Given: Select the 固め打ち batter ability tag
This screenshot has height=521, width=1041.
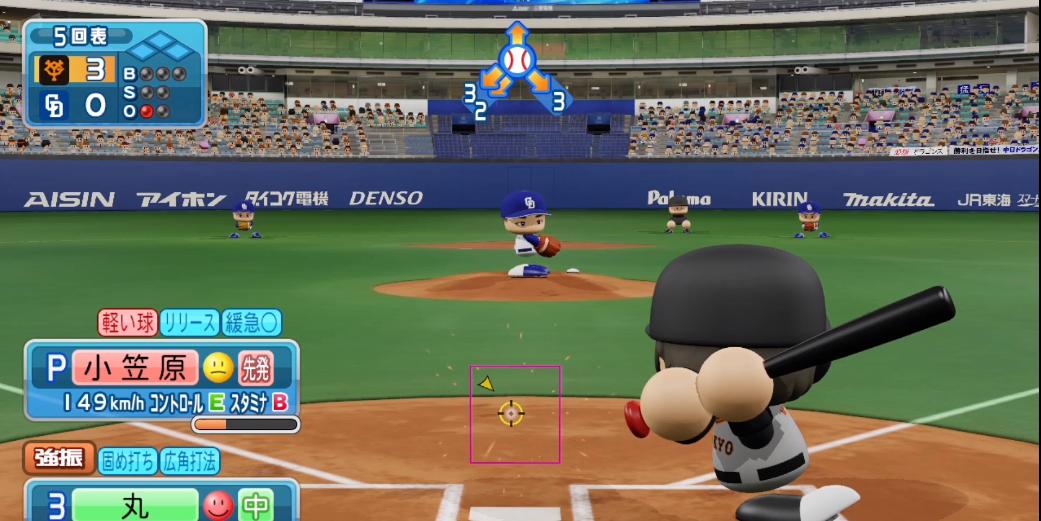Looking at the screenshot, I should pyautogui.click(x=127, y=461).
